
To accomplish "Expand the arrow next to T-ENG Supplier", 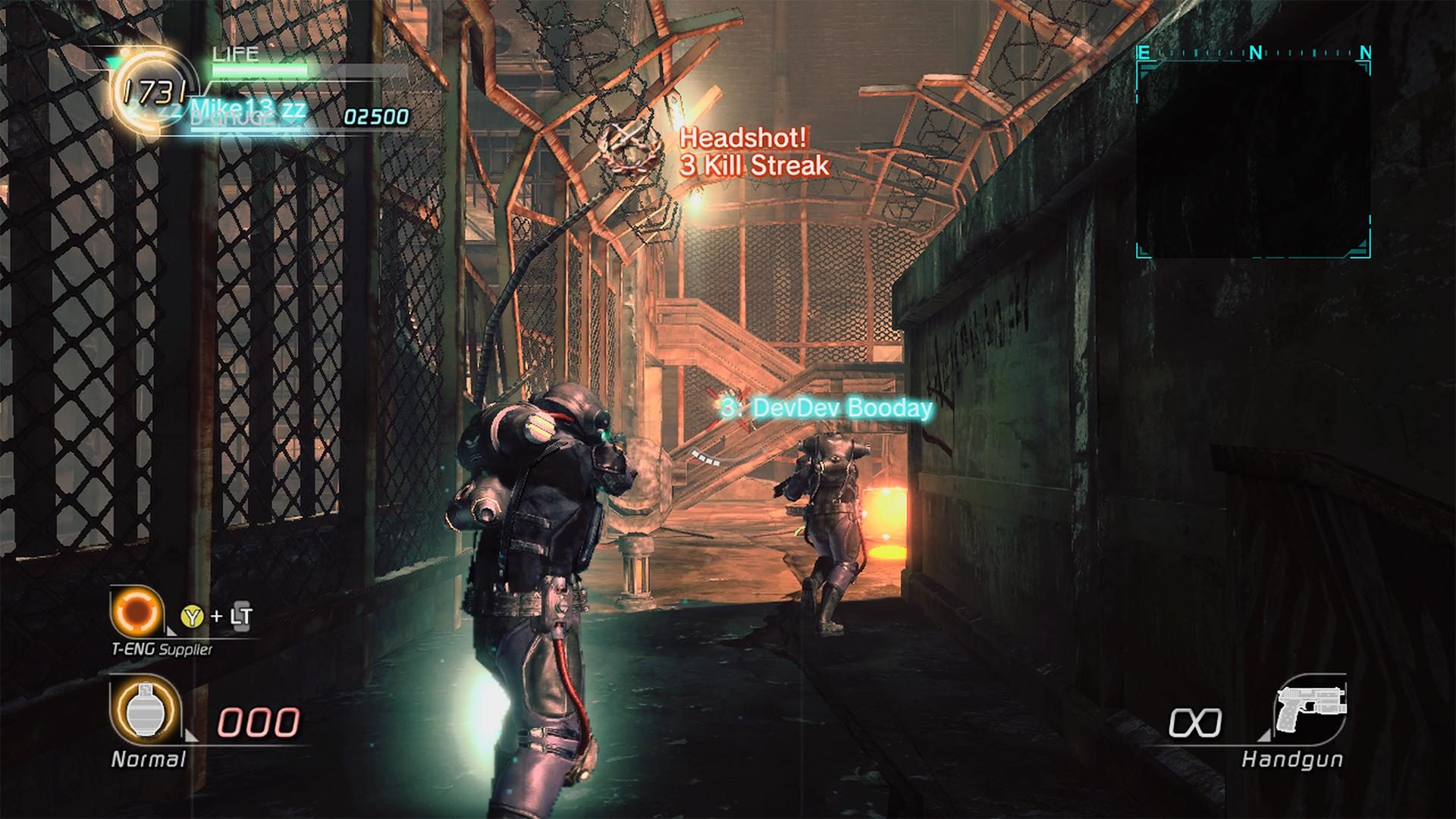I will coord(171,632).
